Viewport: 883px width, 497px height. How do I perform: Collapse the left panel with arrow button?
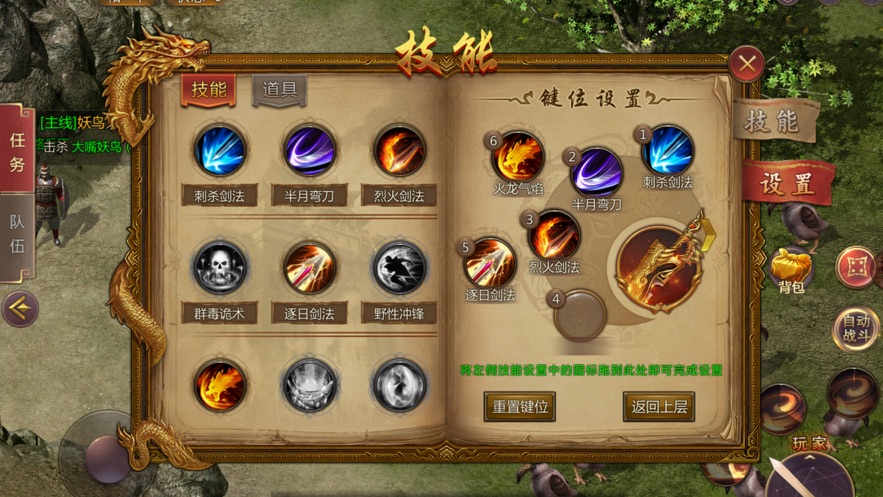point(18,310)
